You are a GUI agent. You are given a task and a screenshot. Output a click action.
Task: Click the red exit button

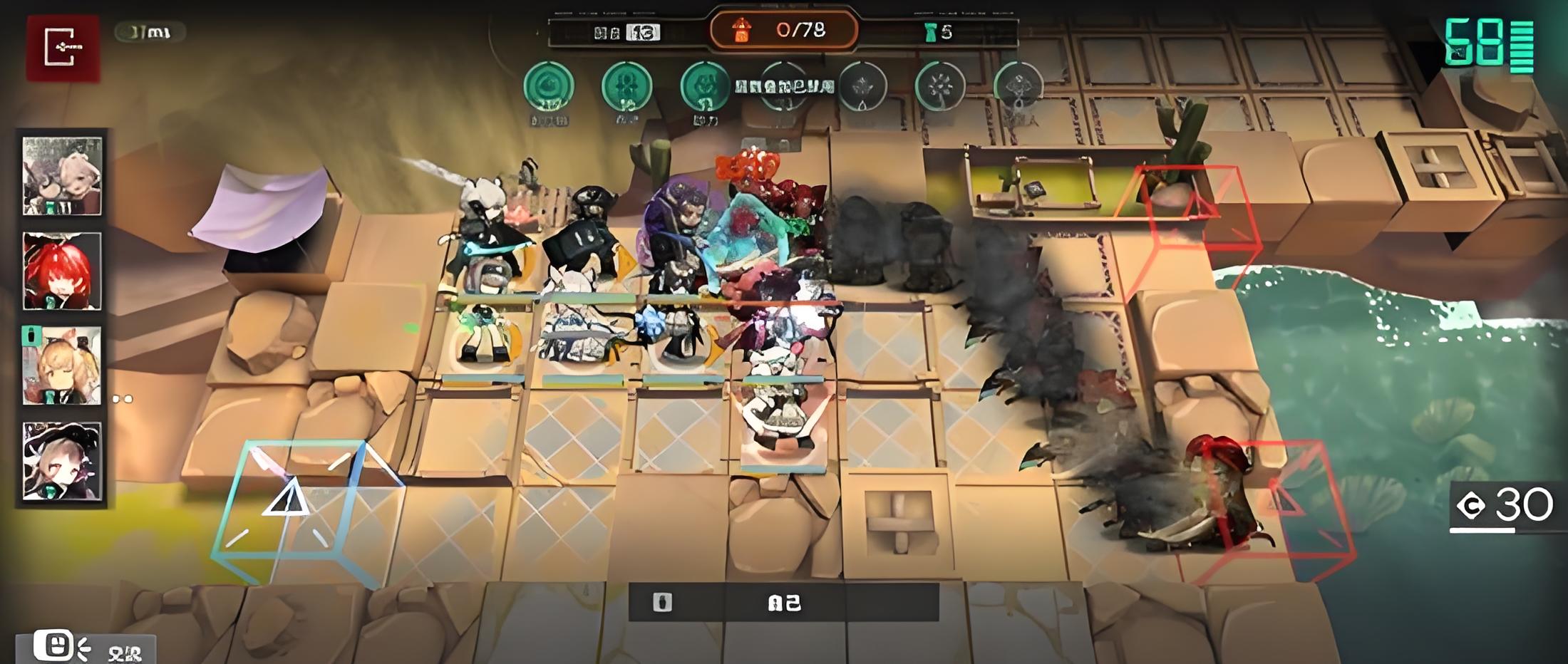tap(63, 48)
